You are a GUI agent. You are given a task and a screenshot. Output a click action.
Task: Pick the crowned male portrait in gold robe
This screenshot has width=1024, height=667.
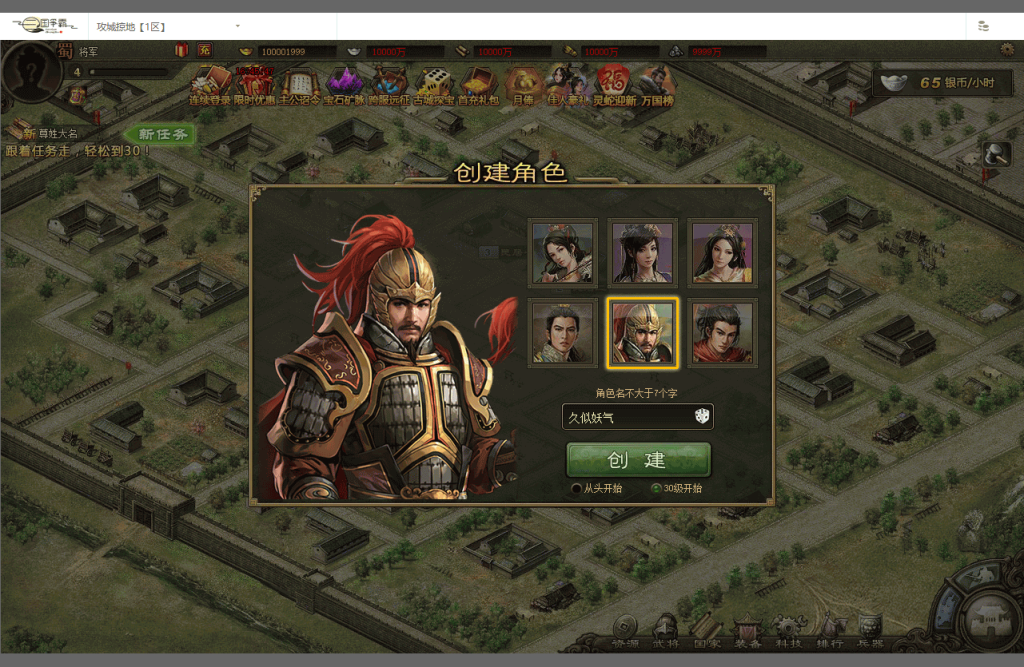point(562,333)
